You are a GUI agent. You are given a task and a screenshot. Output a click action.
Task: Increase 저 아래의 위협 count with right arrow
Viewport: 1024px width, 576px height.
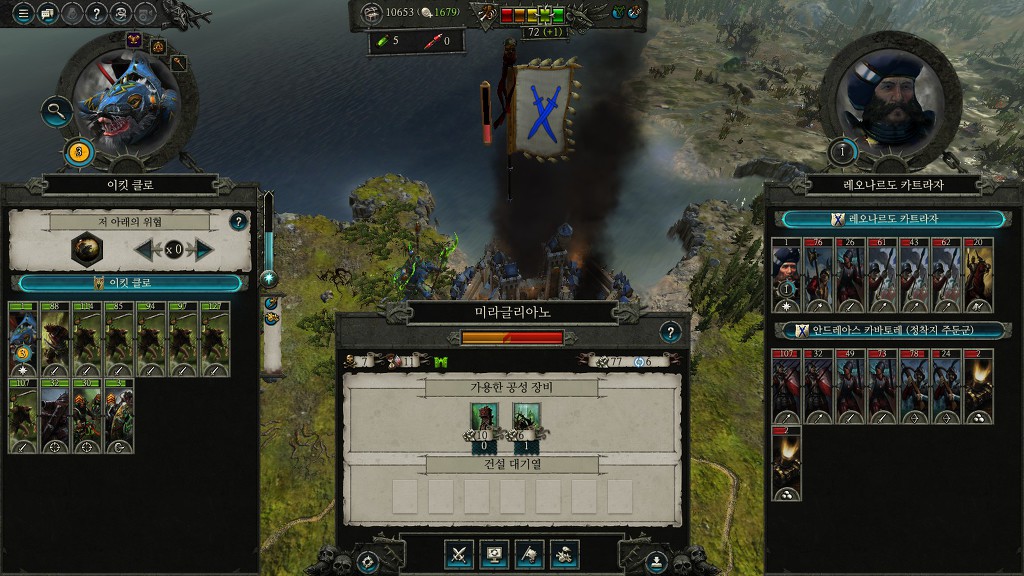[203, 249]
